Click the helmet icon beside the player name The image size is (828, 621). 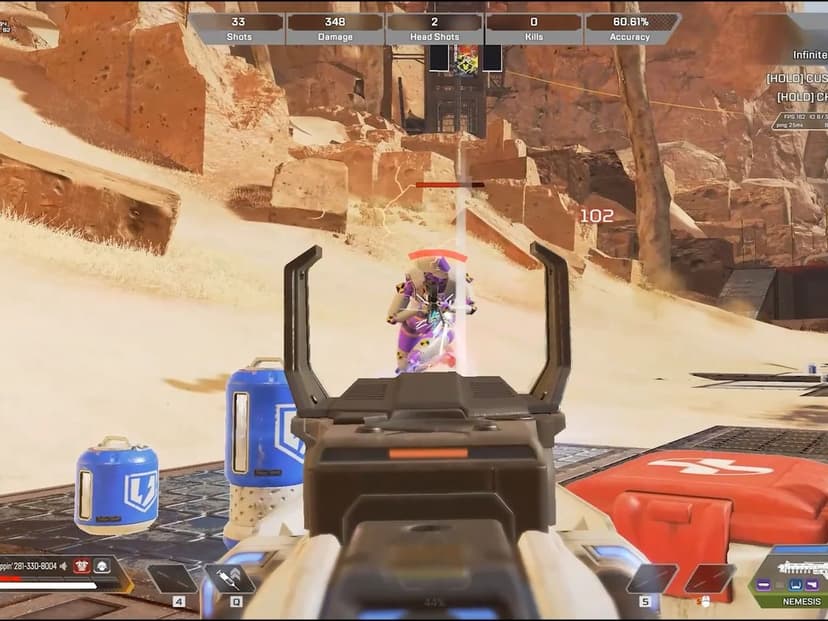coord(101,566)
